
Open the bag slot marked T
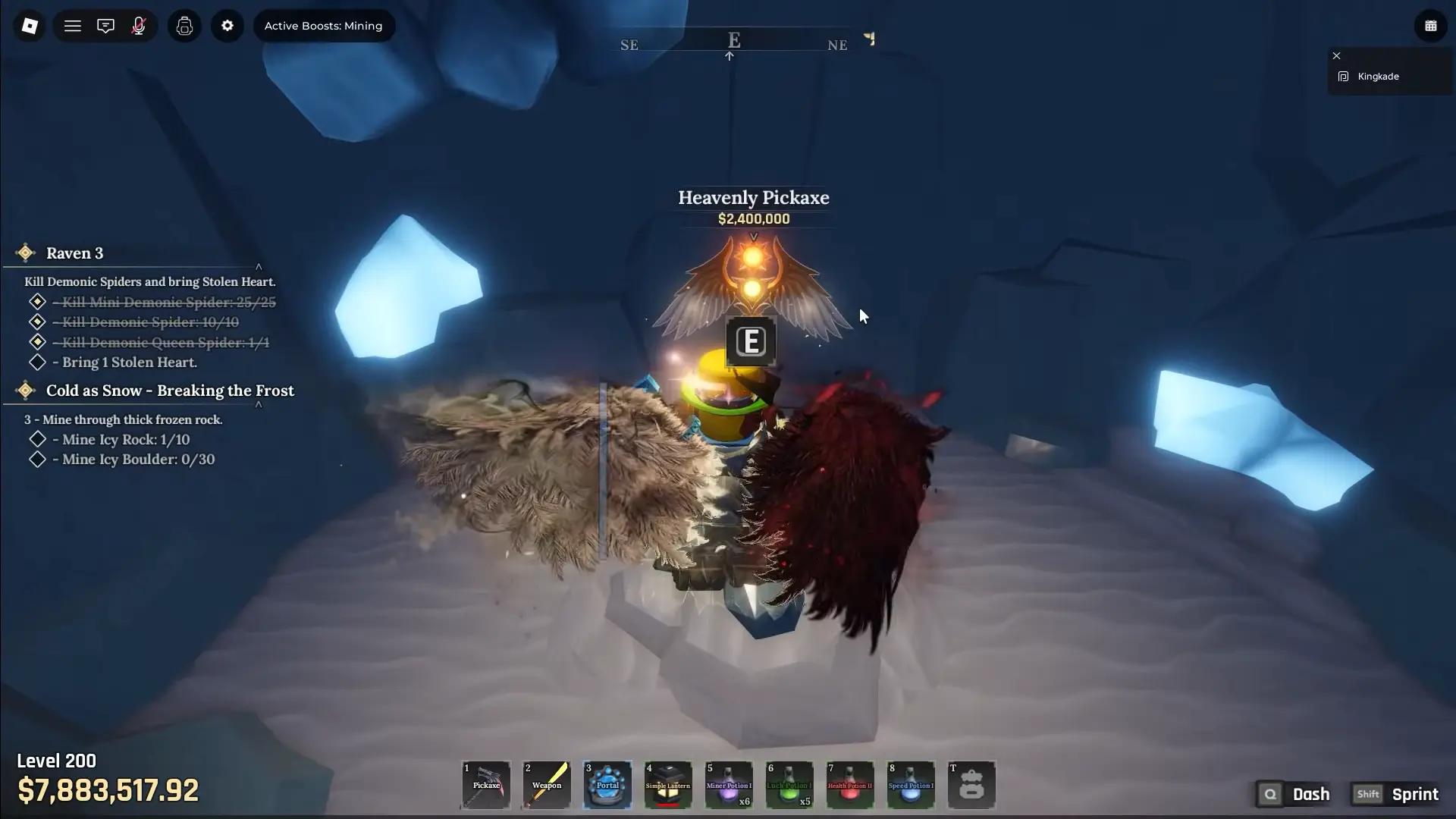point(971,785)
